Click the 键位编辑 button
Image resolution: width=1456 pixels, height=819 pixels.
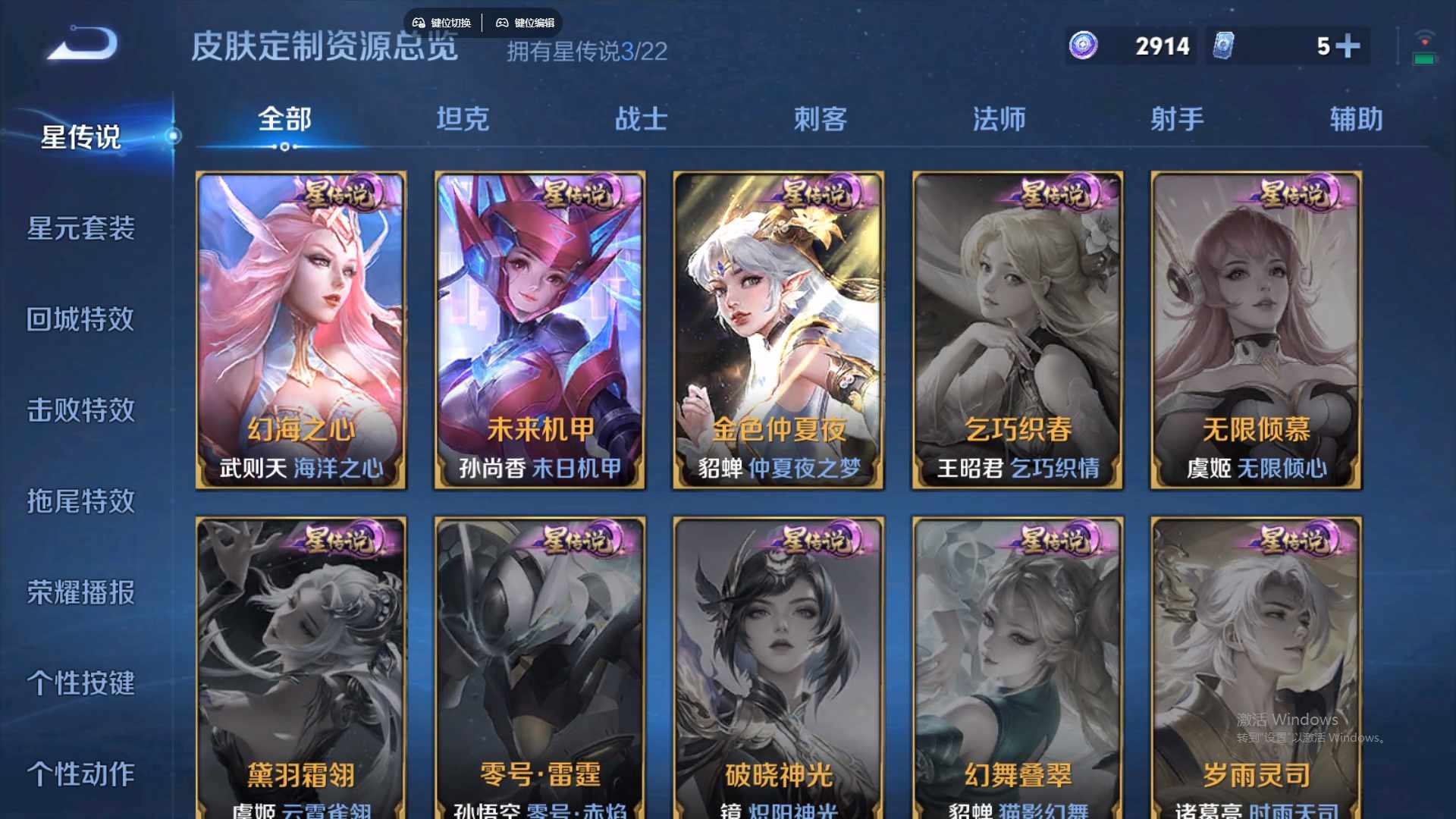[x=533, y=22]
